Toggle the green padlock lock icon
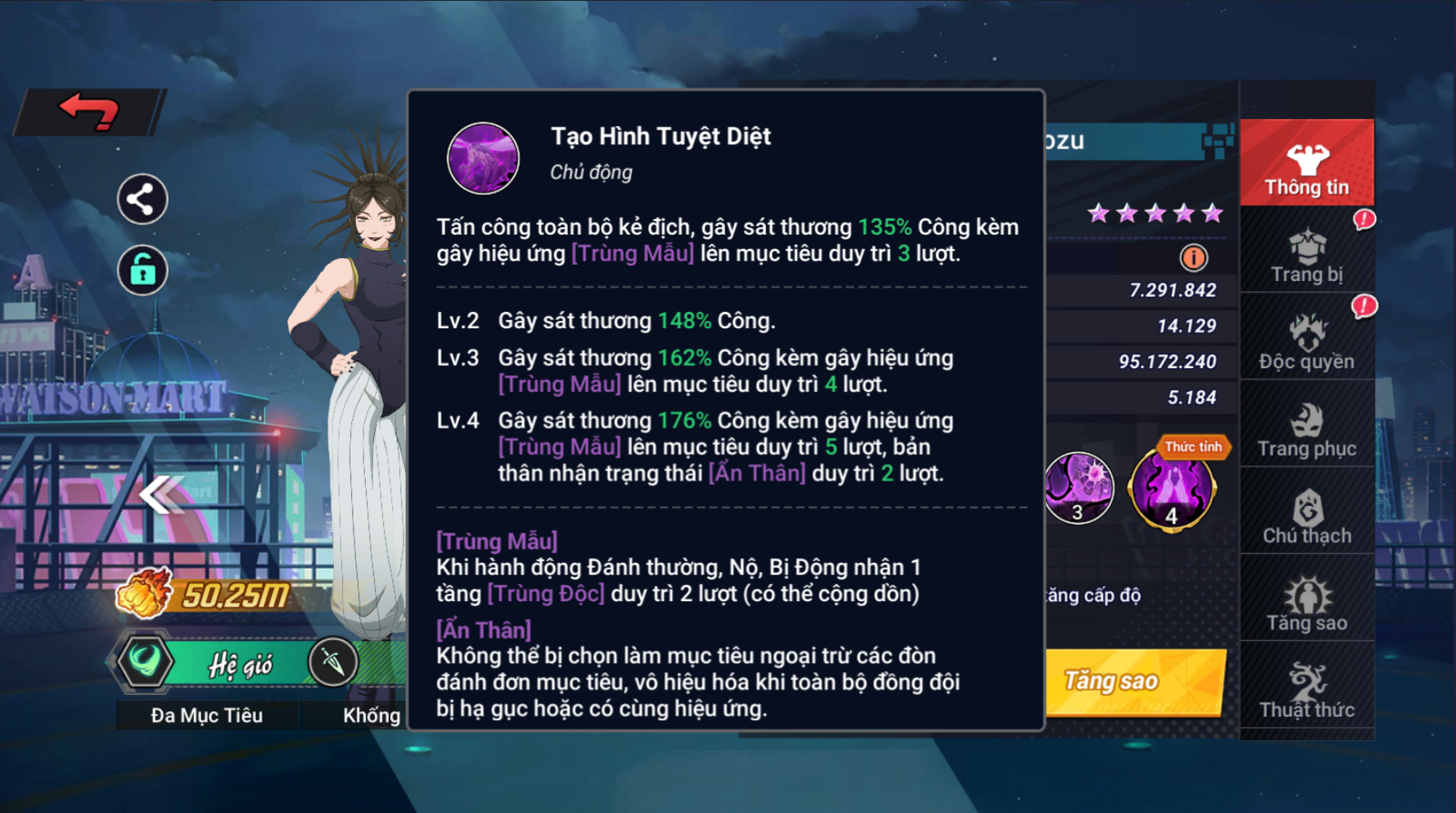This screenshot has height=813, width=1456. click(143, 270)
